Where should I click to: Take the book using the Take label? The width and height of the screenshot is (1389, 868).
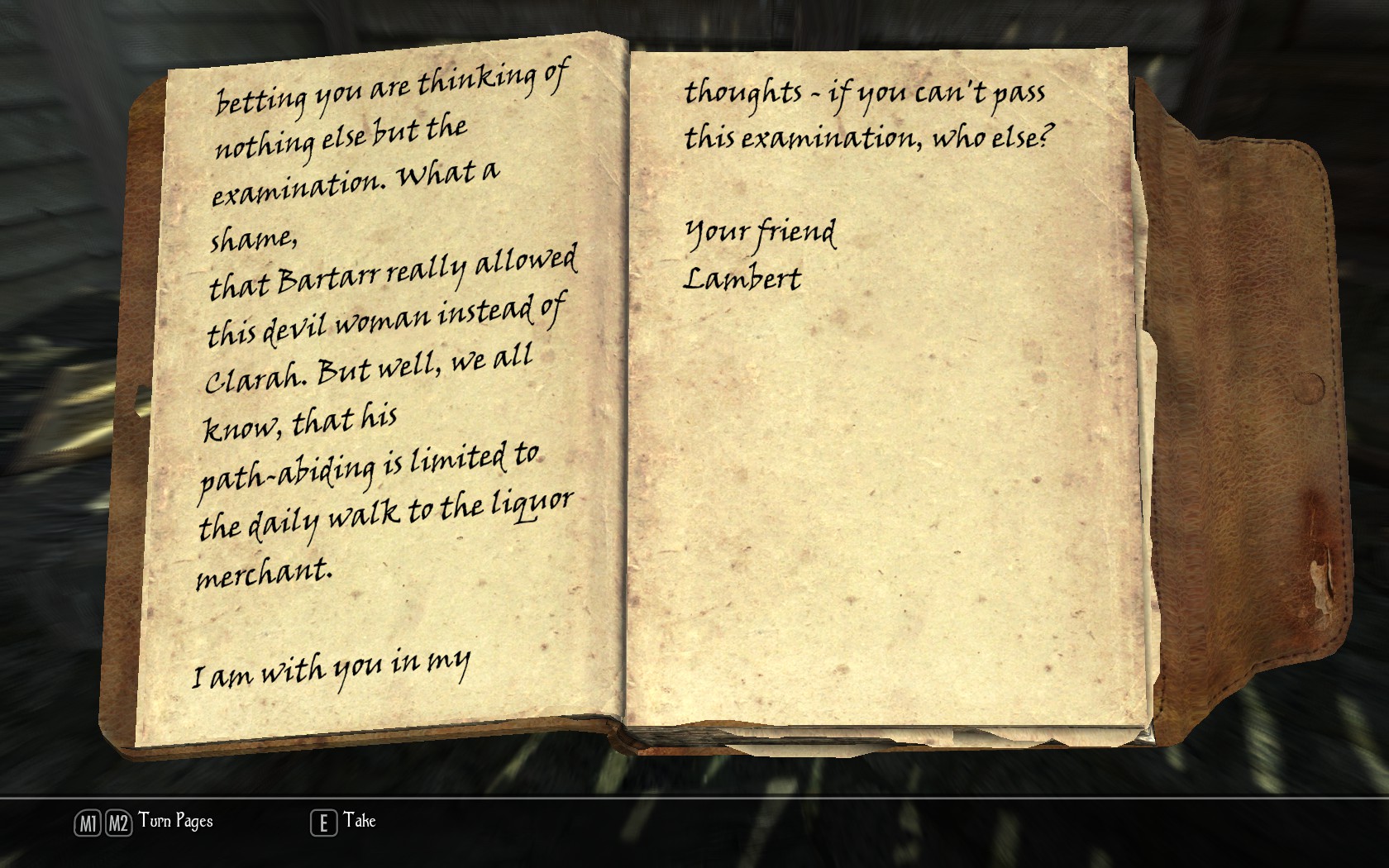click(360, 821)
